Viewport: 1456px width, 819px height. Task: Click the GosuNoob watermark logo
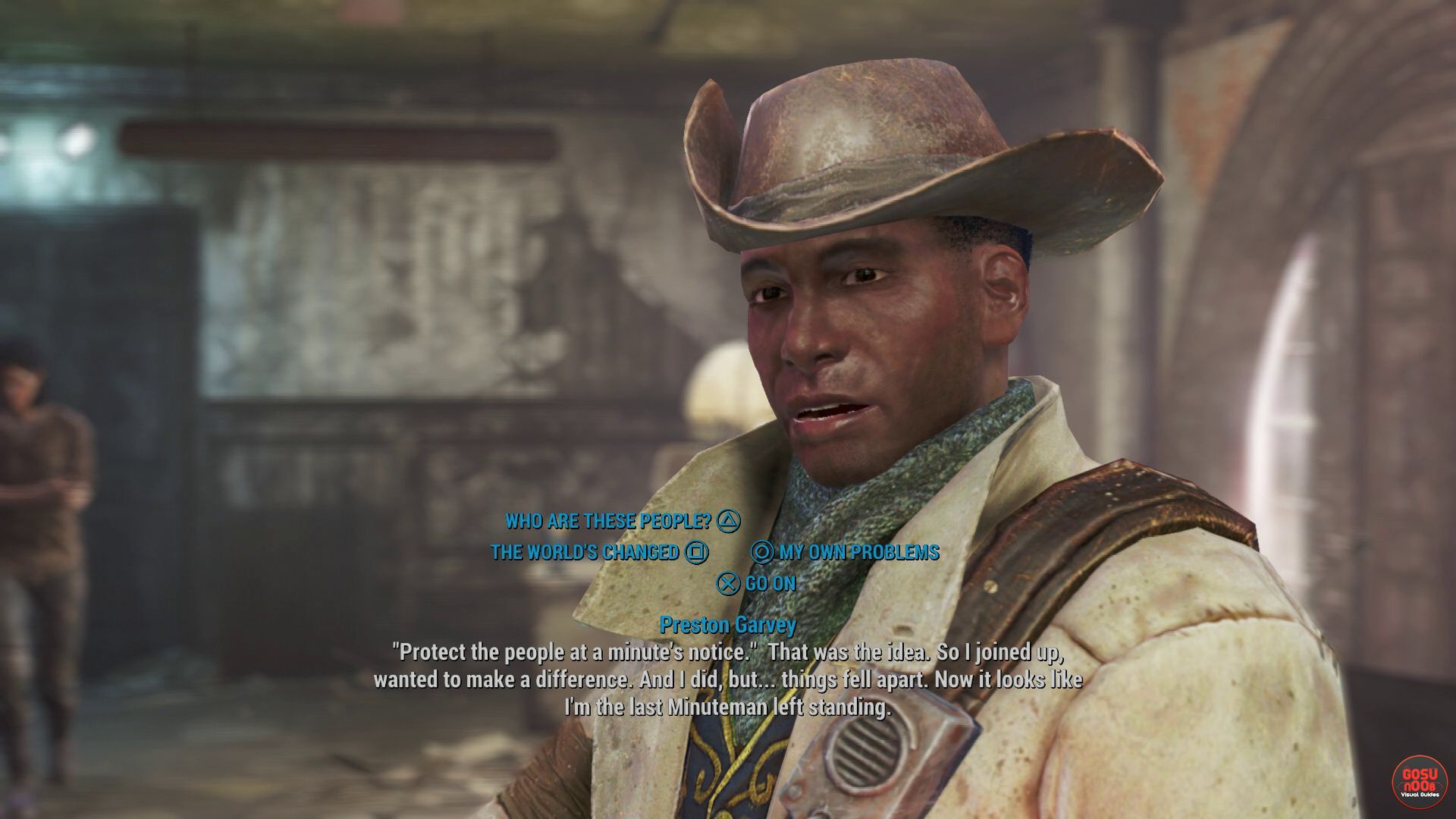(1419, 782)
